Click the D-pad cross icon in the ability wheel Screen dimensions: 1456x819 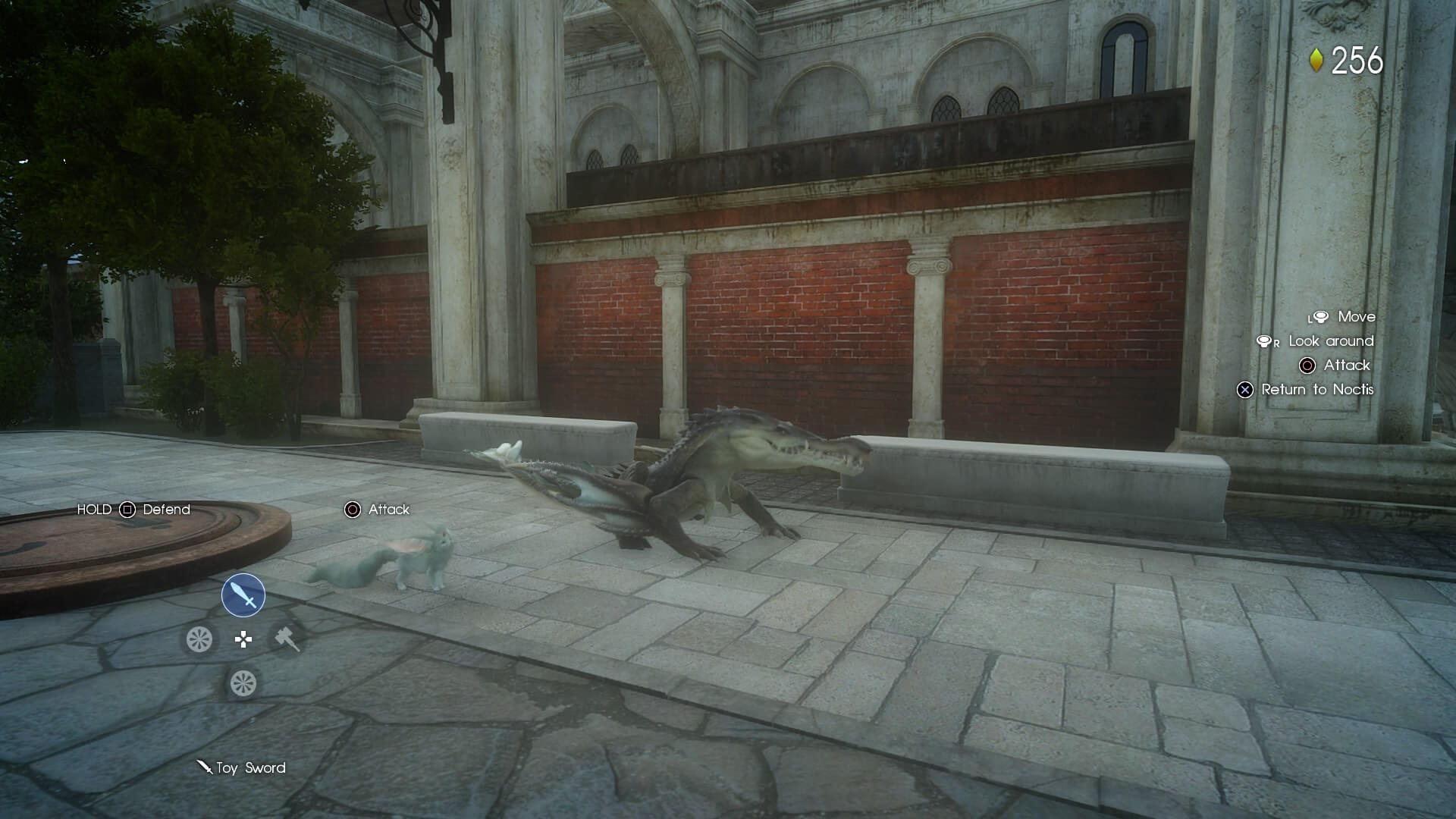pos(243,639)
